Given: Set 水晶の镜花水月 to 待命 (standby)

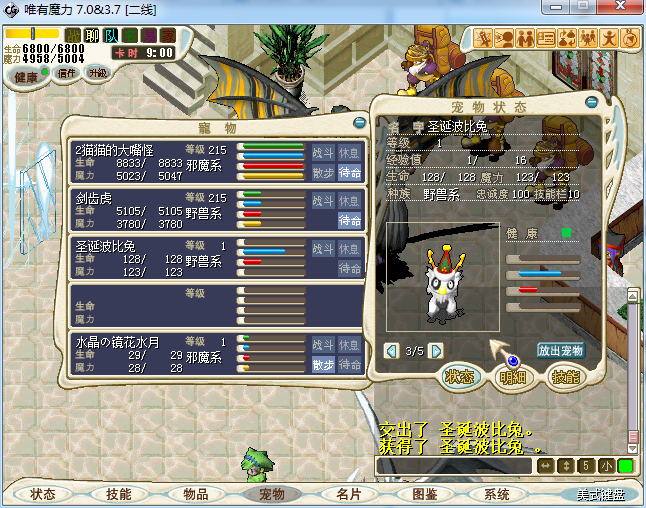Looking at the screenshot, I should (349, 365).
